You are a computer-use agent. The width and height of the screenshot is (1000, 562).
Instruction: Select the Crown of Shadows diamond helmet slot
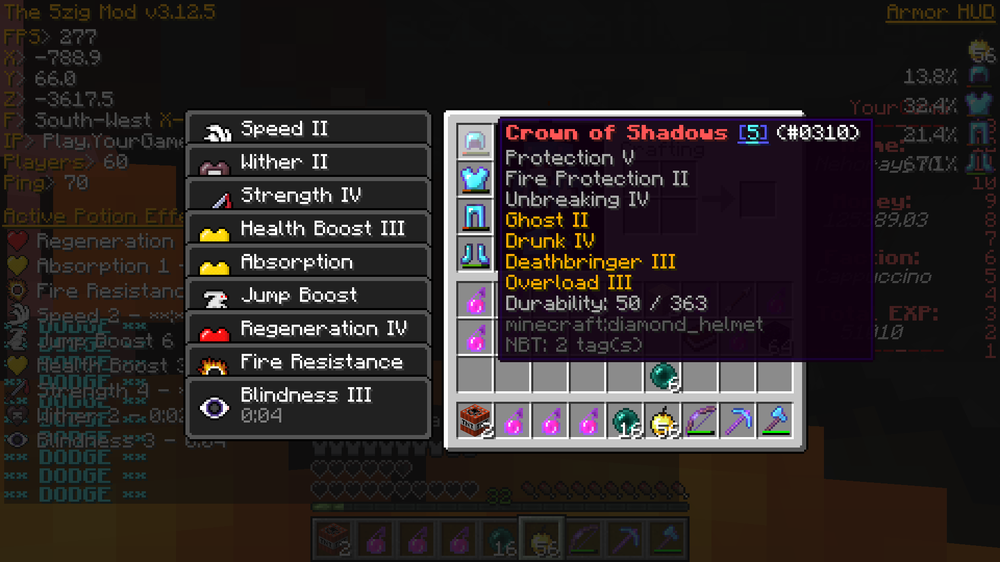(476, 142)
